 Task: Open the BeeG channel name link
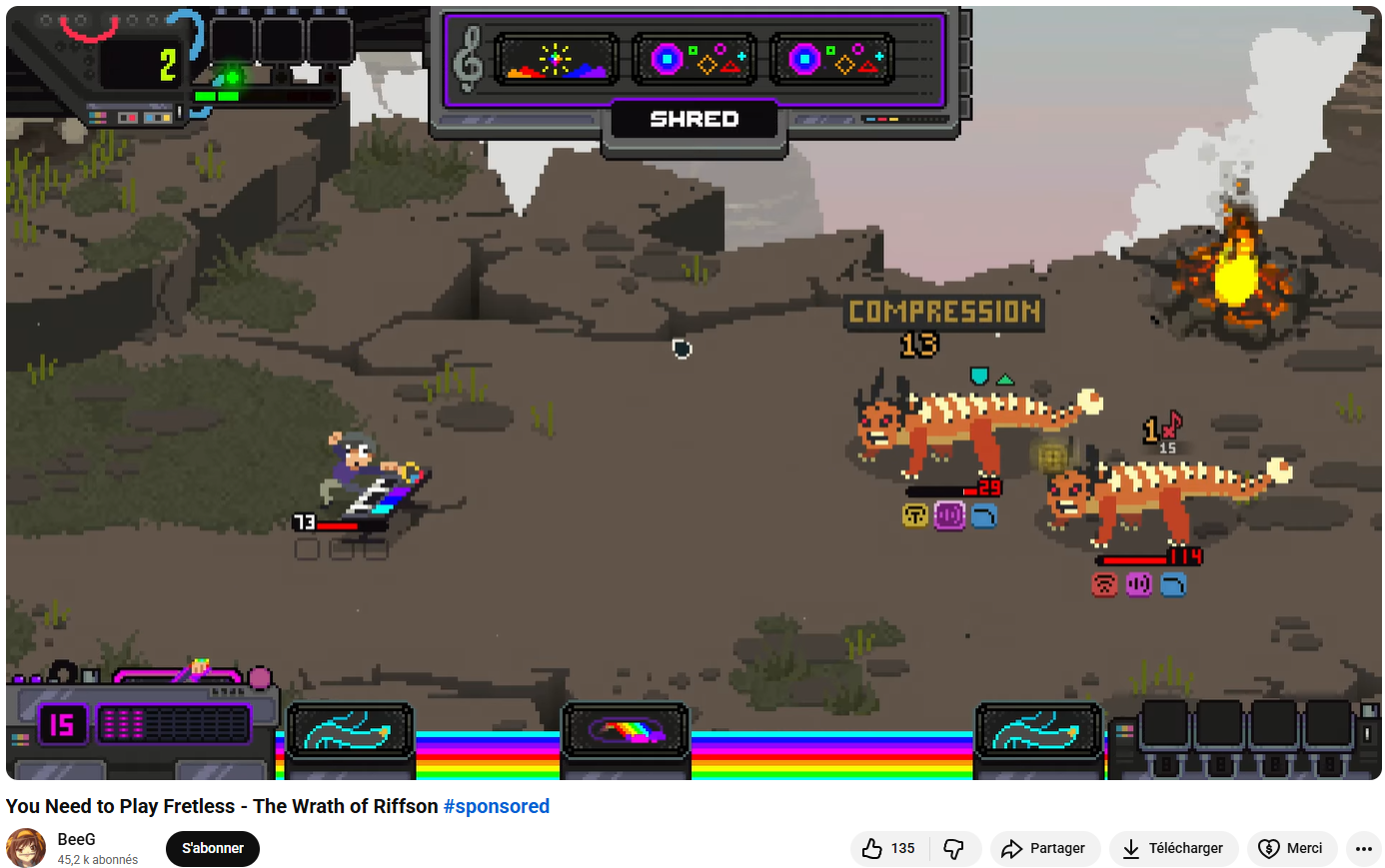[76, 839]
